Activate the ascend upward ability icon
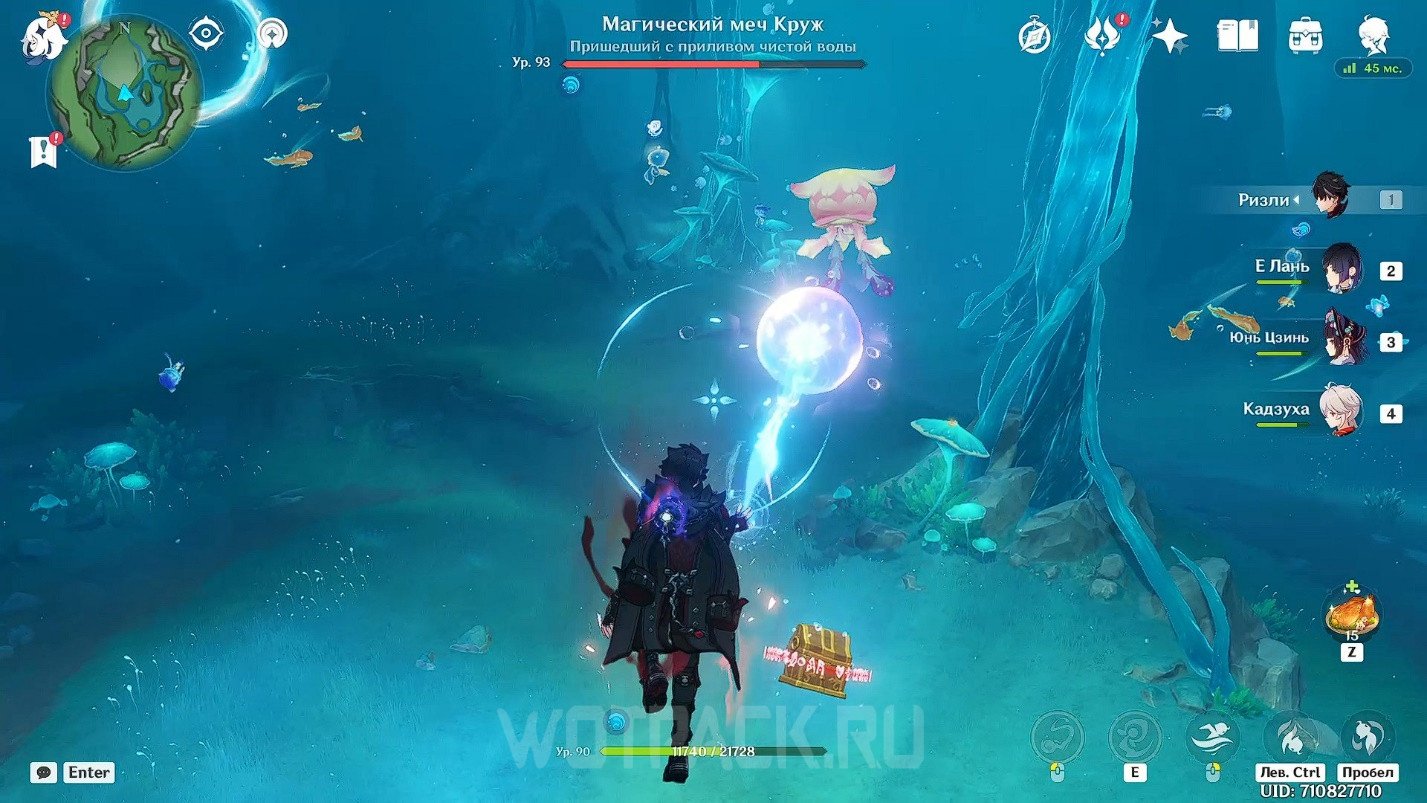Image resolution: width=1427 pixels, height=803 pixels. [x=1367, y=738]
